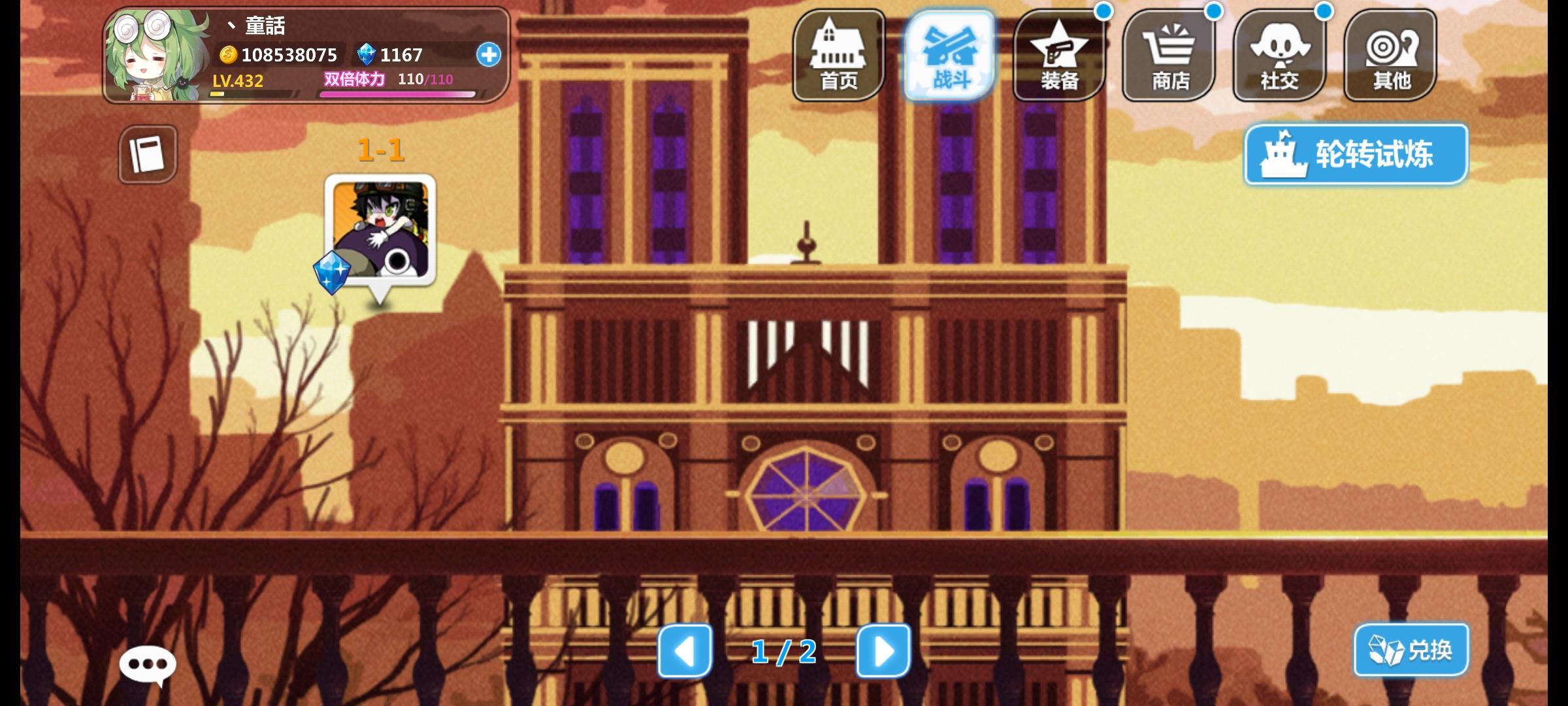This screenshot has width=1568, height=706.
Task: Open the 社交 social icon
Action: (1279, 56)
